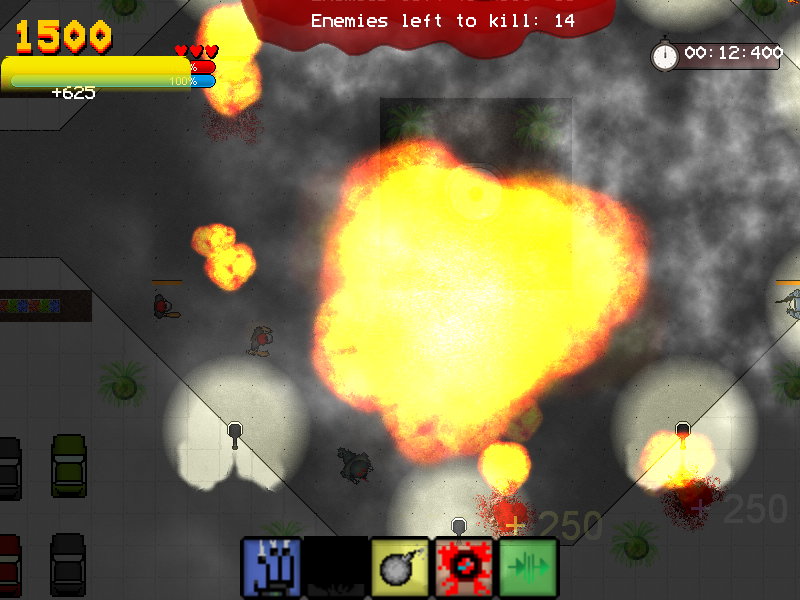
Task: Select the green arrows ability slot
Action: click(x=528, y=568)
